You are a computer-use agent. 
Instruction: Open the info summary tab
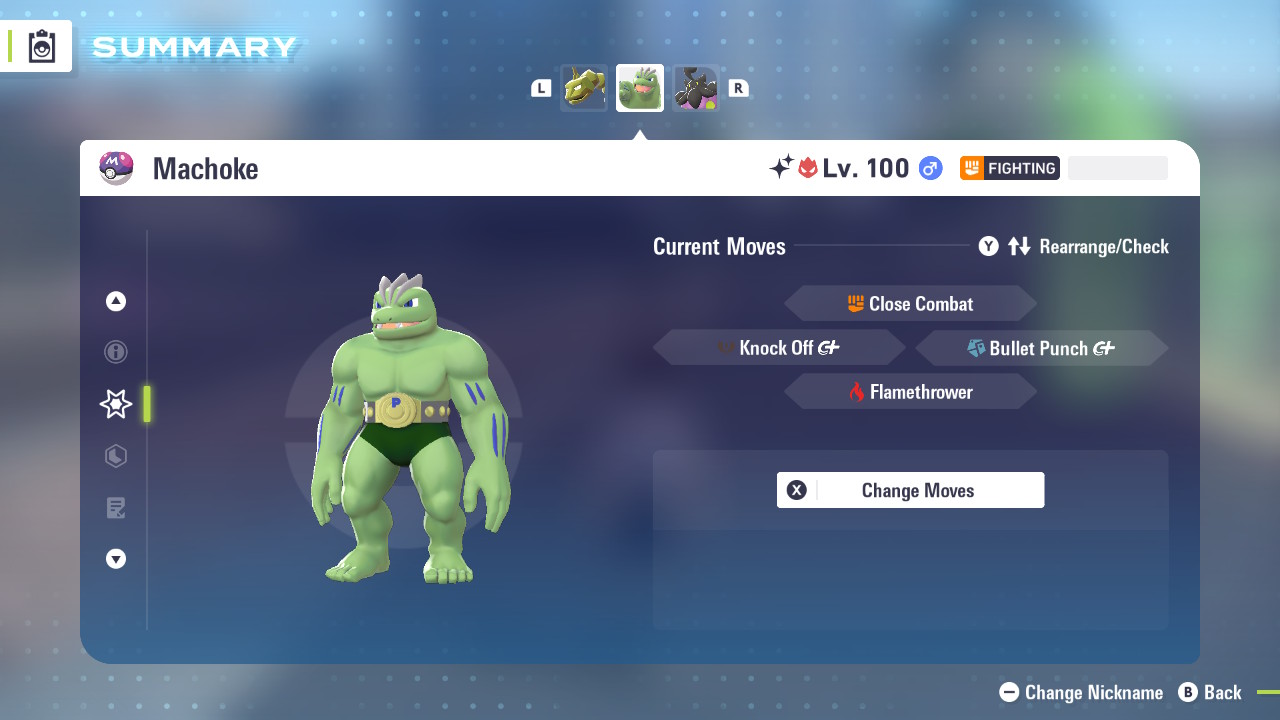(116, 352)
